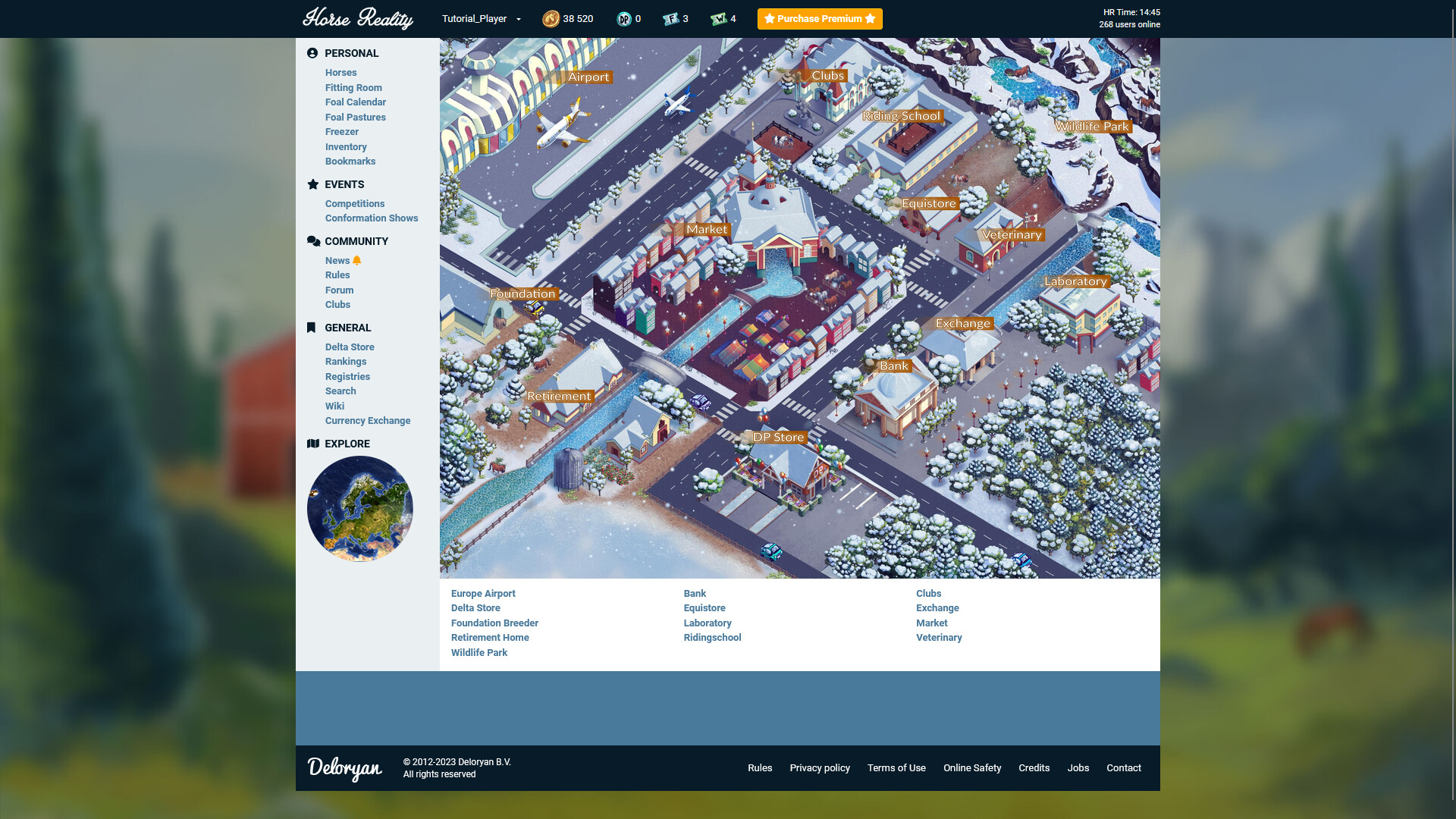Image resolution: width=1456 pixels, height=819 pixels.
Task: Open the Forum from the Community section
Action: [339, 290]
